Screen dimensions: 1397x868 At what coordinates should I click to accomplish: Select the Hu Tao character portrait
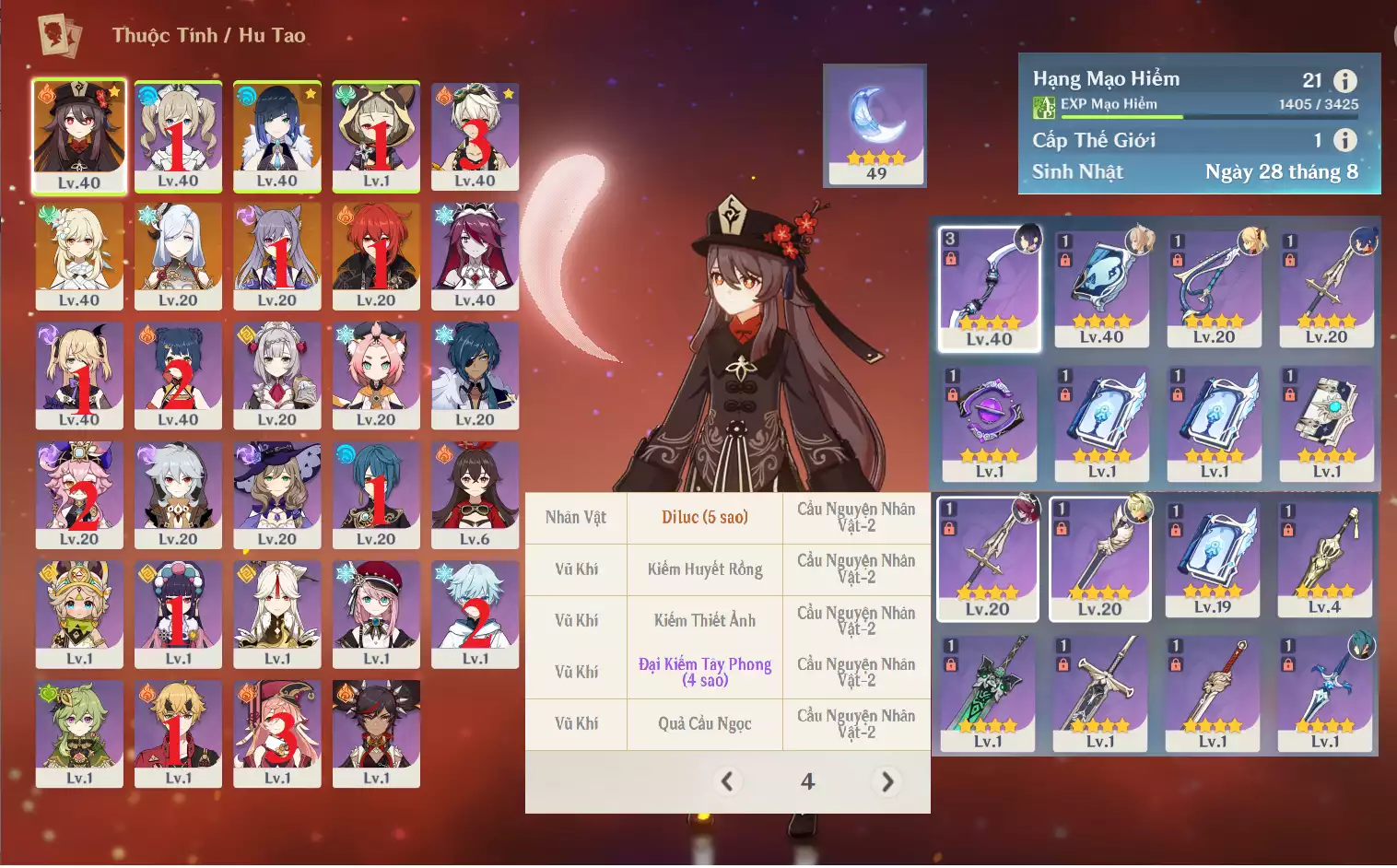[79, 135]
